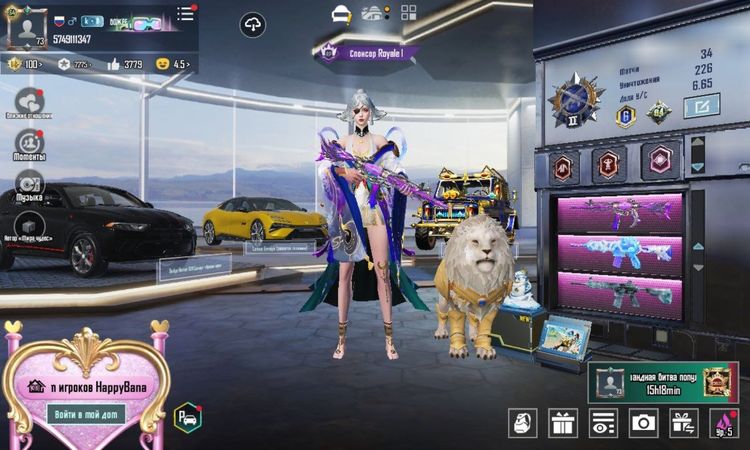
Task: Open the Музыка option
Action: tap(28, 186)
